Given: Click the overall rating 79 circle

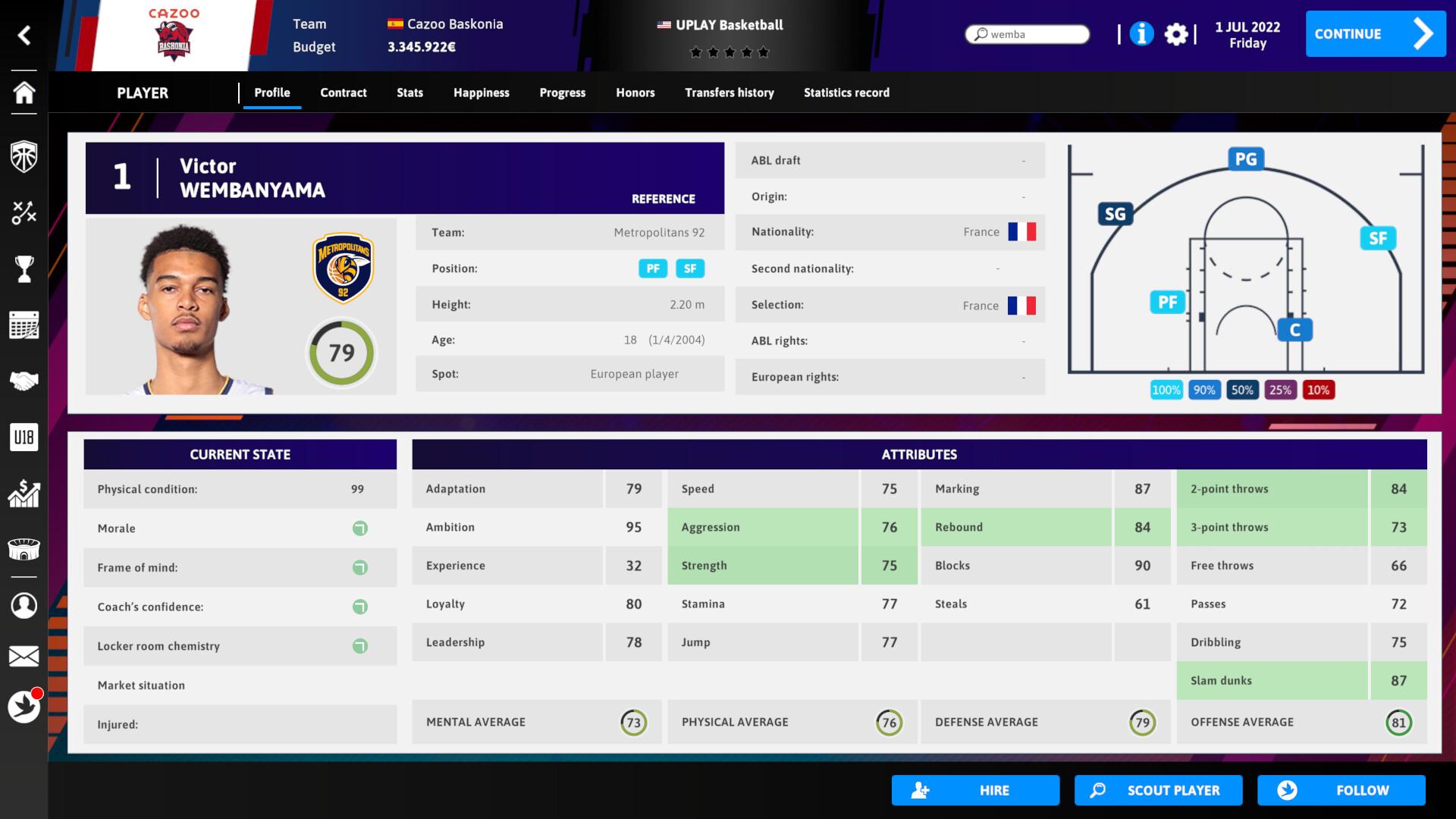Looking at the screenshot, I should click(341, 352).
